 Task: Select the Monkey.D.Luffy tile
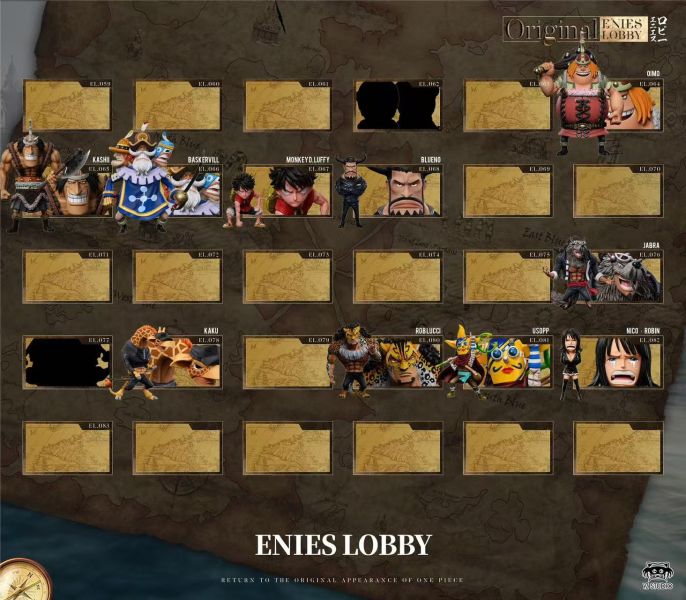pos(287,191)
